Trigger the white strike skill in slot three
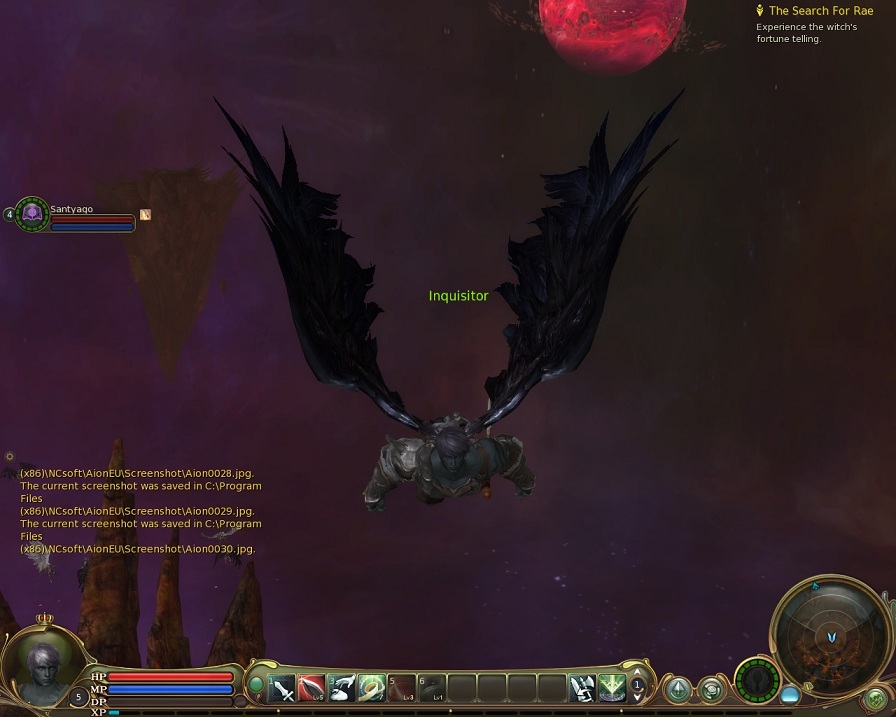 342,688
